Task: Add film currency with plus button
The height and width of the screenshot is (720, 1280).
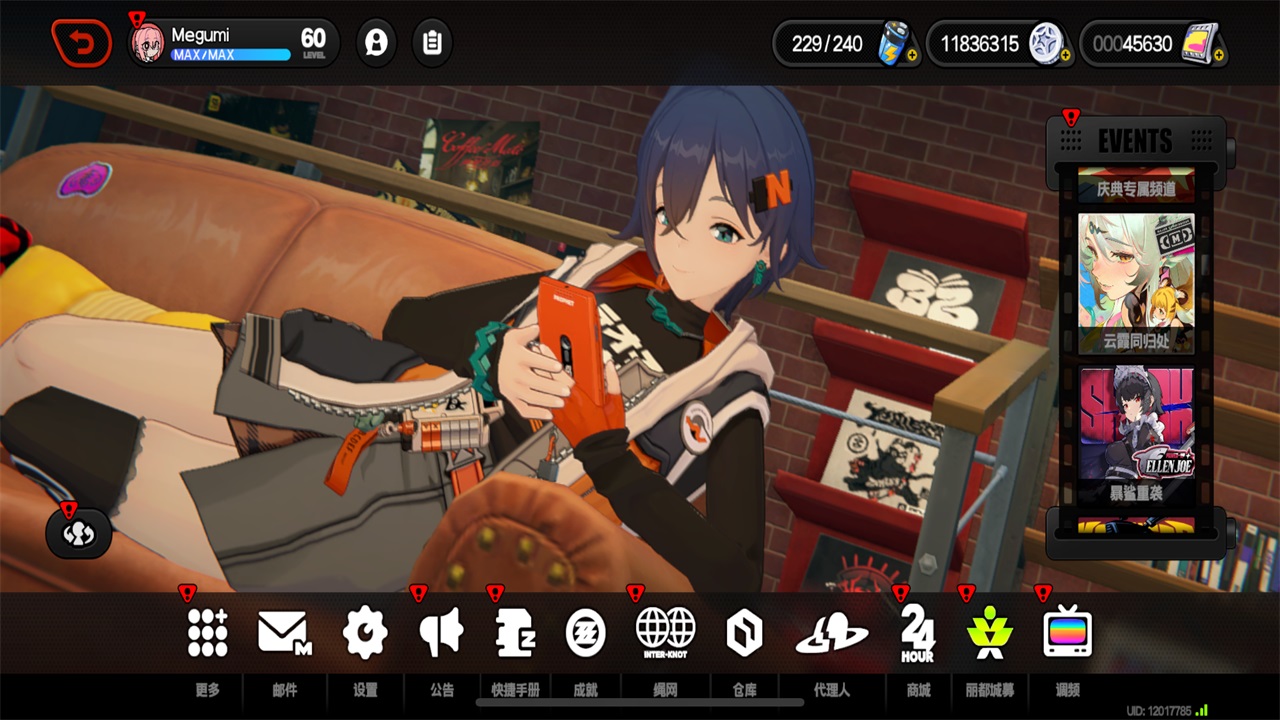Action: (1218, 56)
